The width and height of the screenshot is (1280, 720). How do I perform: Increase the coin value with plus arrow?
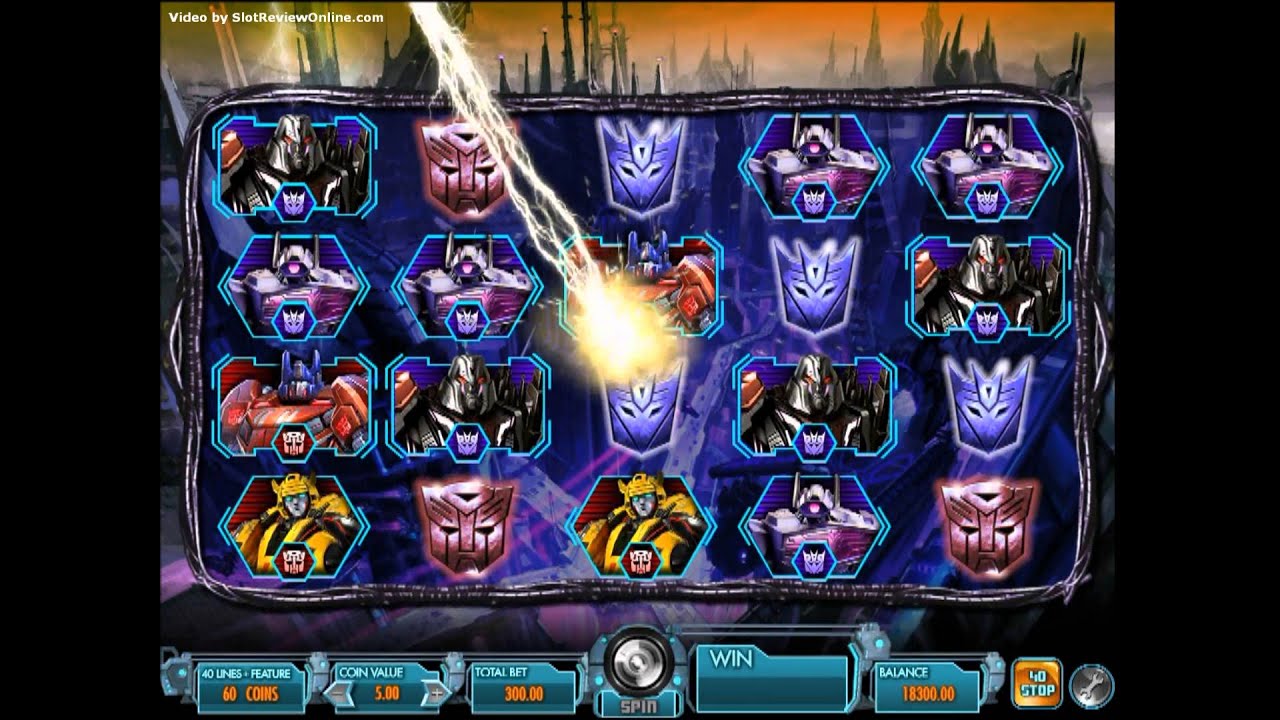436,692
